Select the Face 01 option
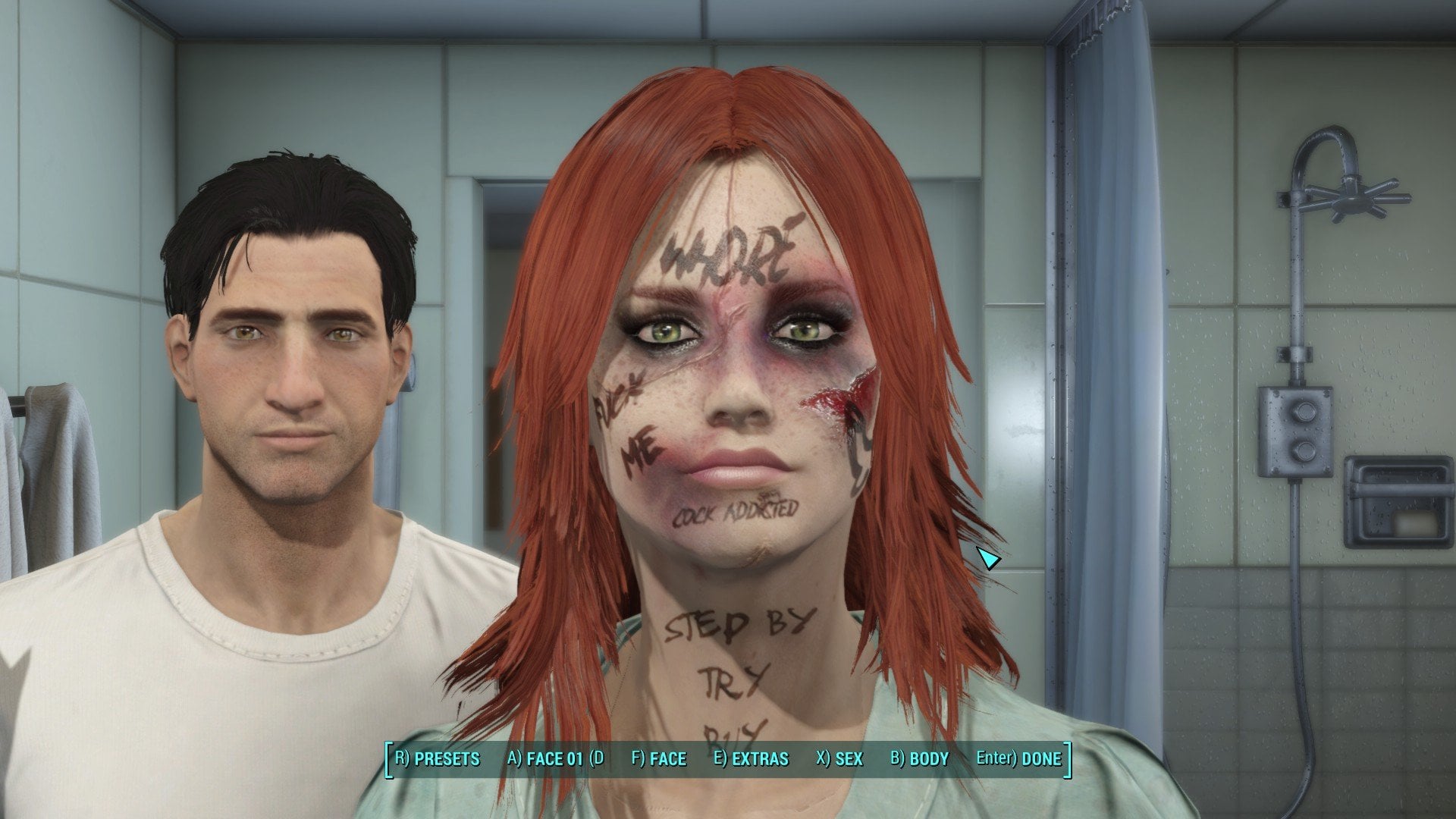This screenshot has height=819, width=1456. click(555, 759)
